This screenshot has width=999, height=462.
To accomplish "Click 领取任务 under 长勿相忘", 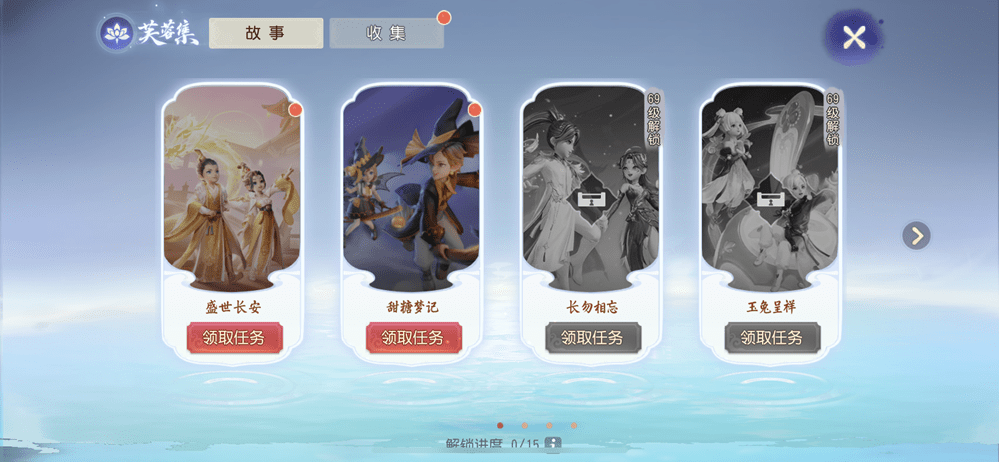I will (x=592, y=338).
